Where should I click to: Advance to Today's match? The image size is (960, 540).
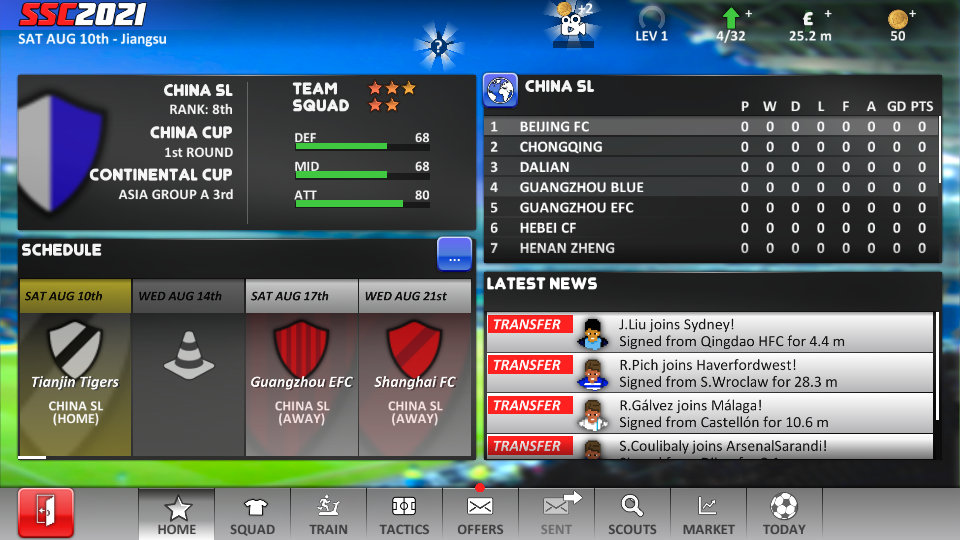pyautogui.click(x=784, y=515)
